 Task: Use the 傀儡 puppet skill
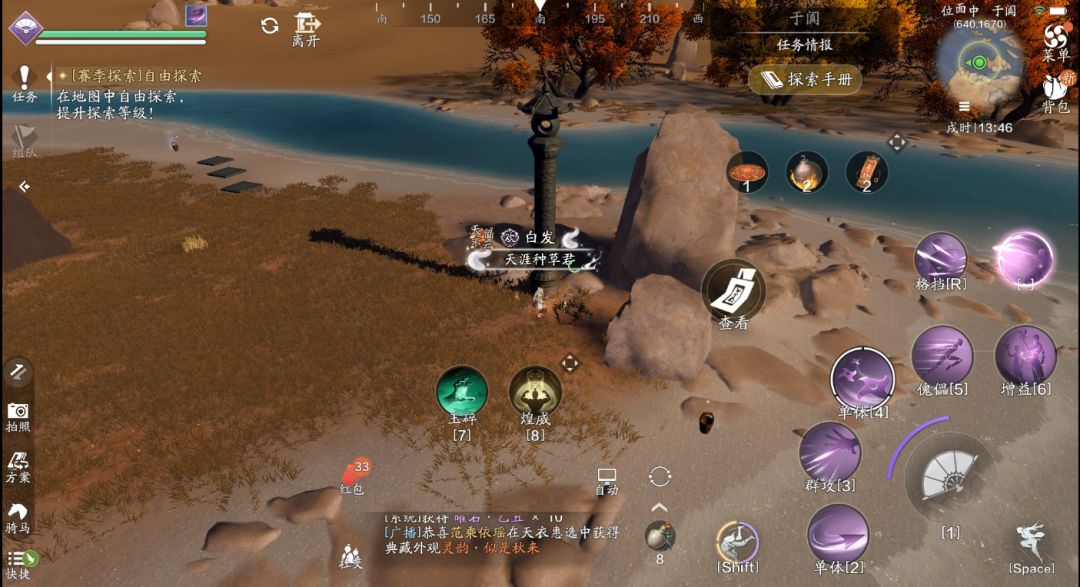pyautogui.click(x=942, y=355)
